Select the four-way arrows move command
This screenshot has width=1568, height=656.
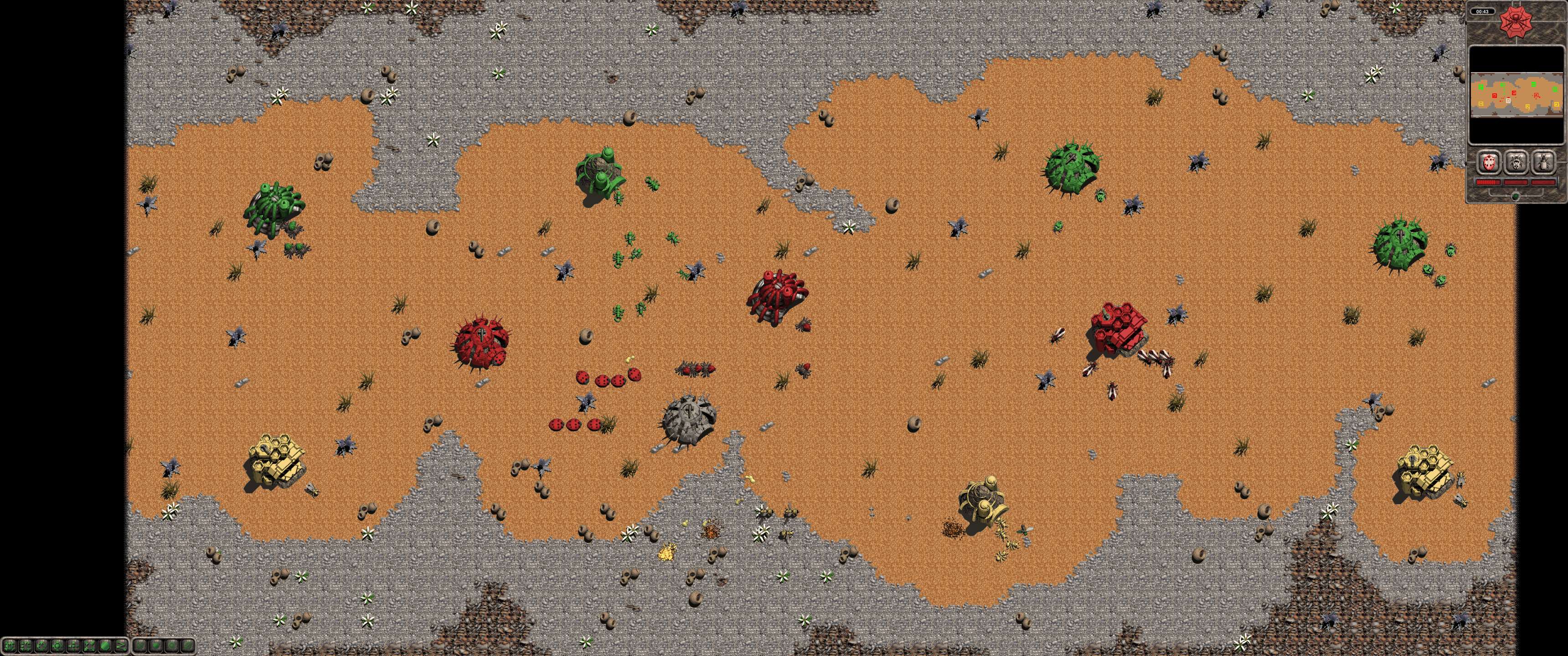coord(73,646)
